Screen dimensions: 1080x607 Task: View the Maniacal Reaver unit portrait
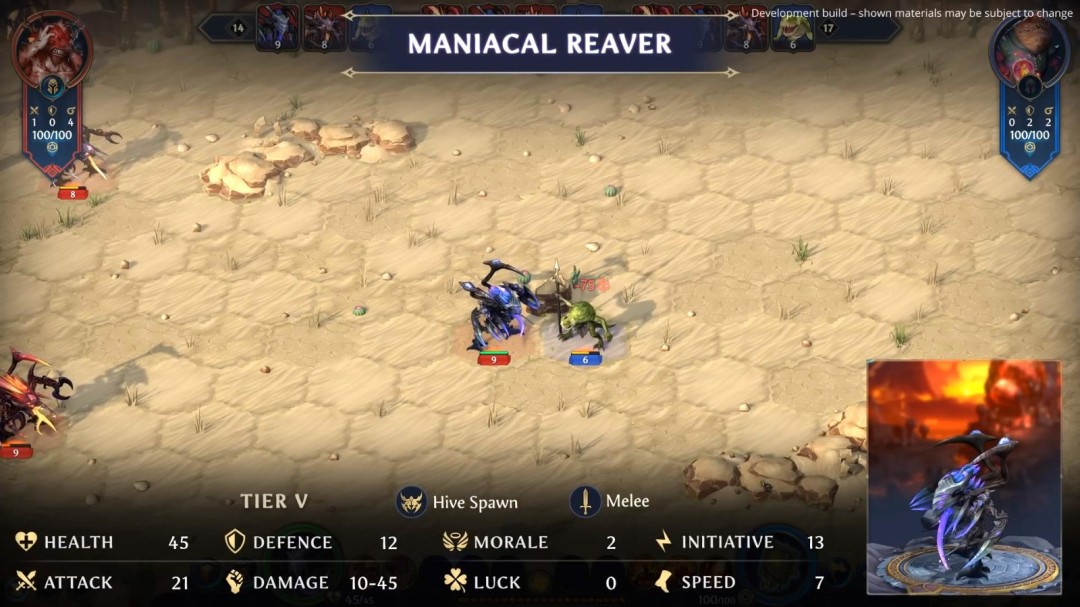(964, 477)
